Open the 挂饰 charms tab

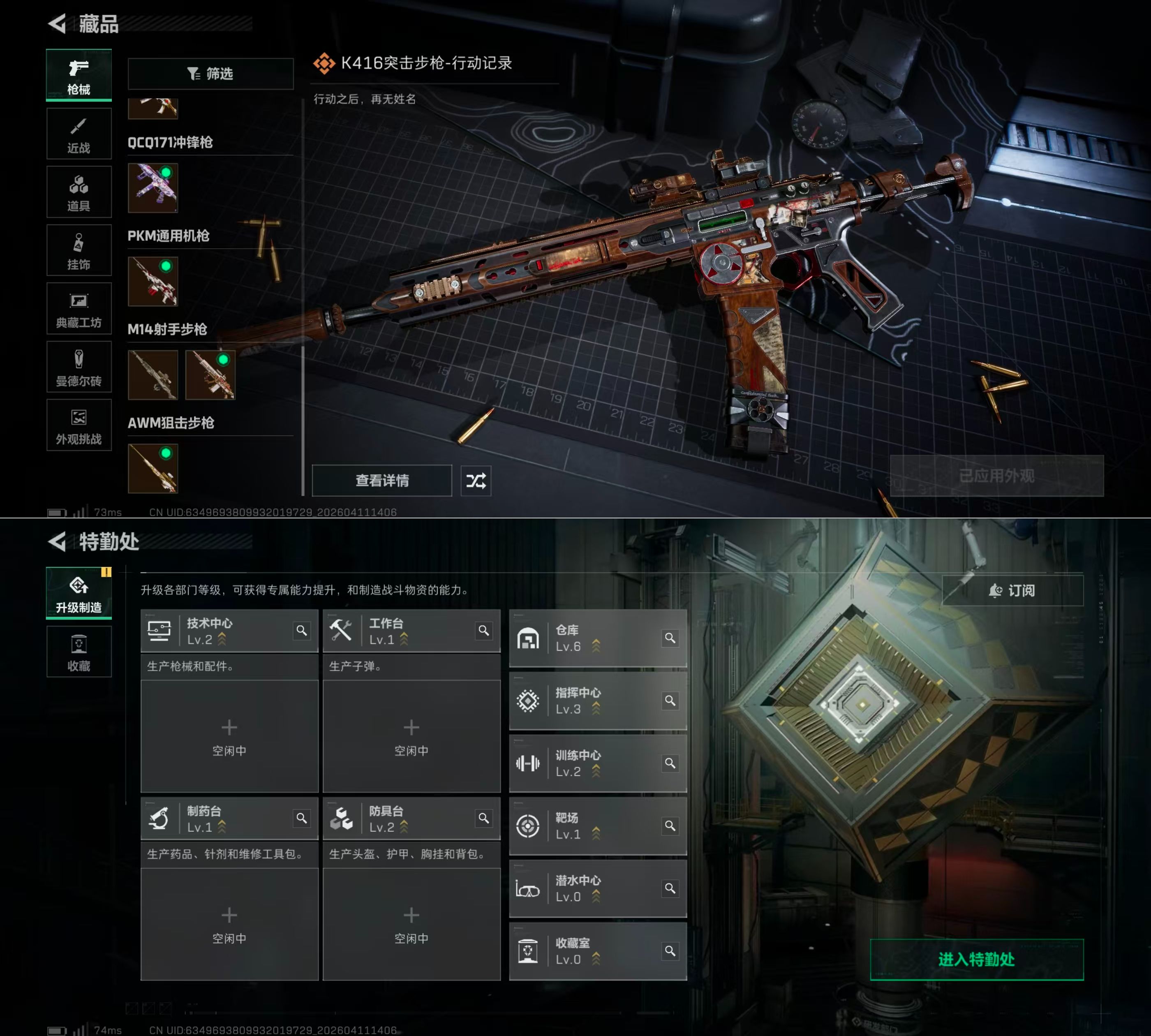click(x=79, y=251)
